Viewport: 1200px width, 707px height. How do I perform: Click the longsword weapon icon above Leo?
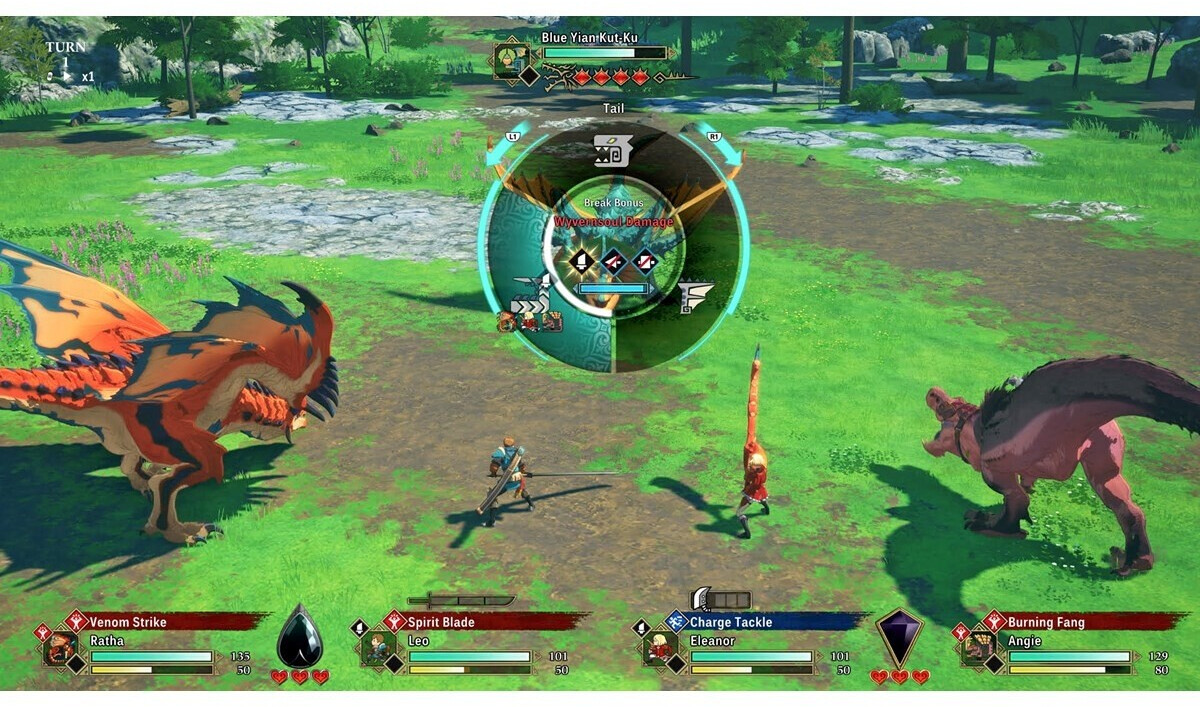[x=461, y=600]
